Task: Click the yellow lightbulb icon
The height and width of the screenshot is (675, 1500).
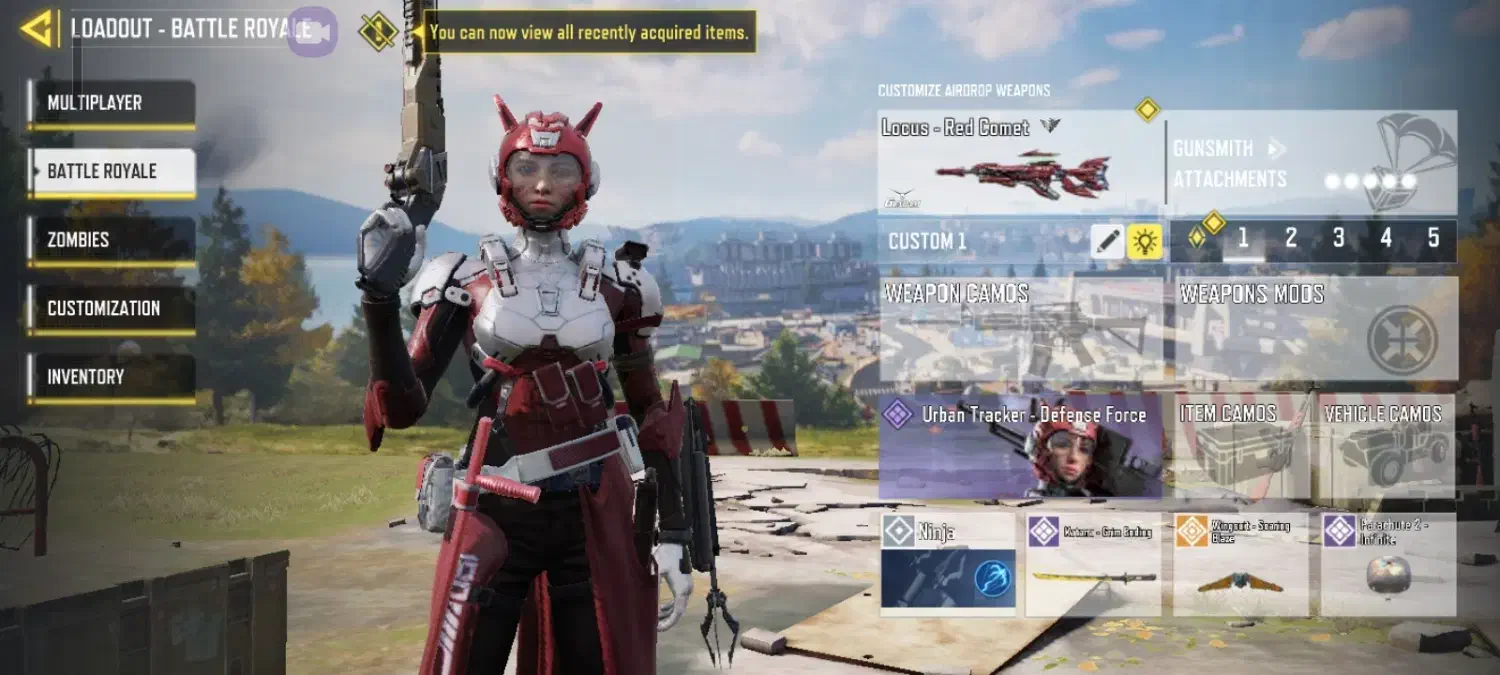Action: tap(1145, 241)
